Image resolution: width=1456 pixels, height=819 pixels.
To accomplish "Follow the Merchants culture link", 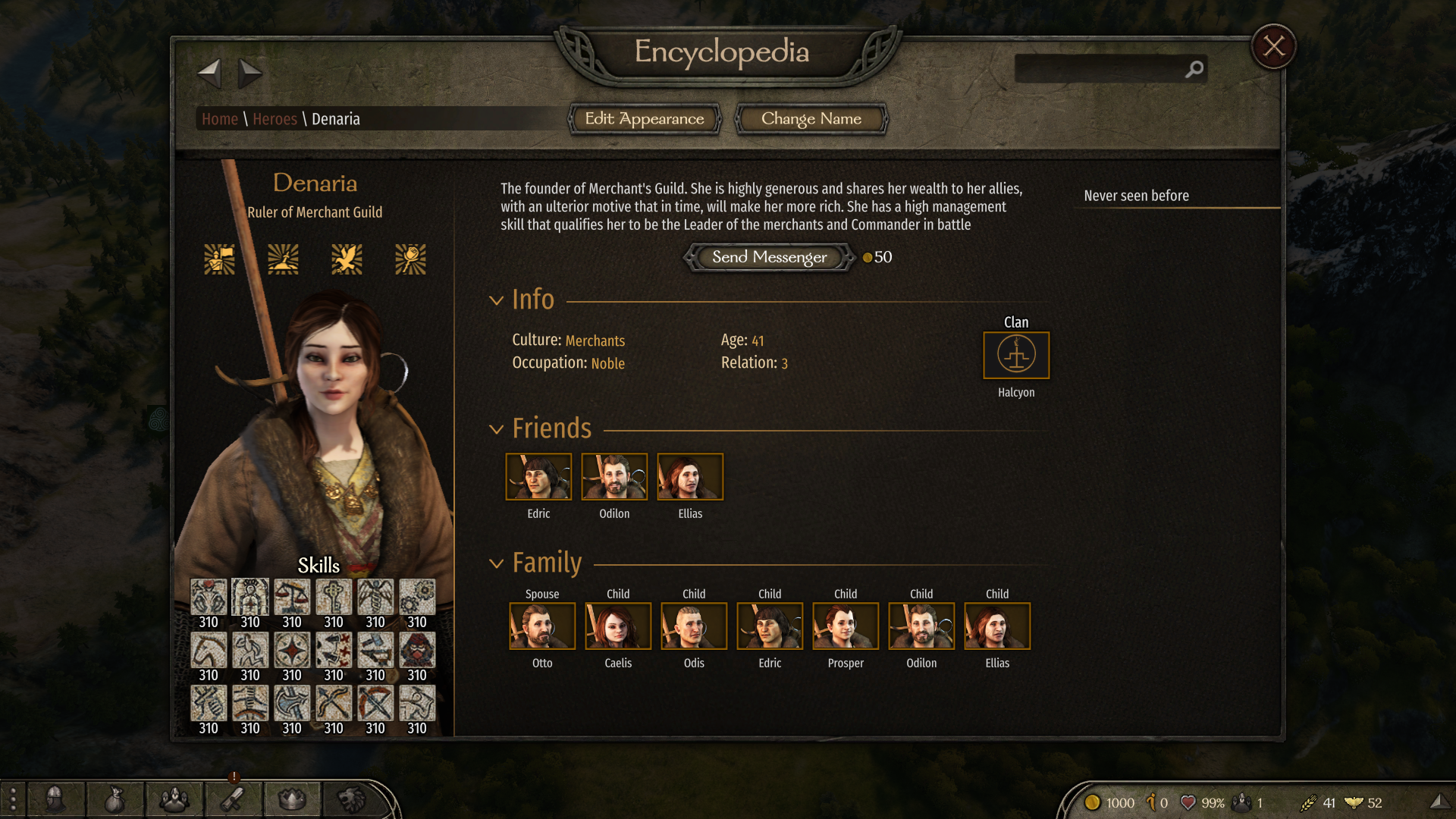I will (x=595, y=340).
